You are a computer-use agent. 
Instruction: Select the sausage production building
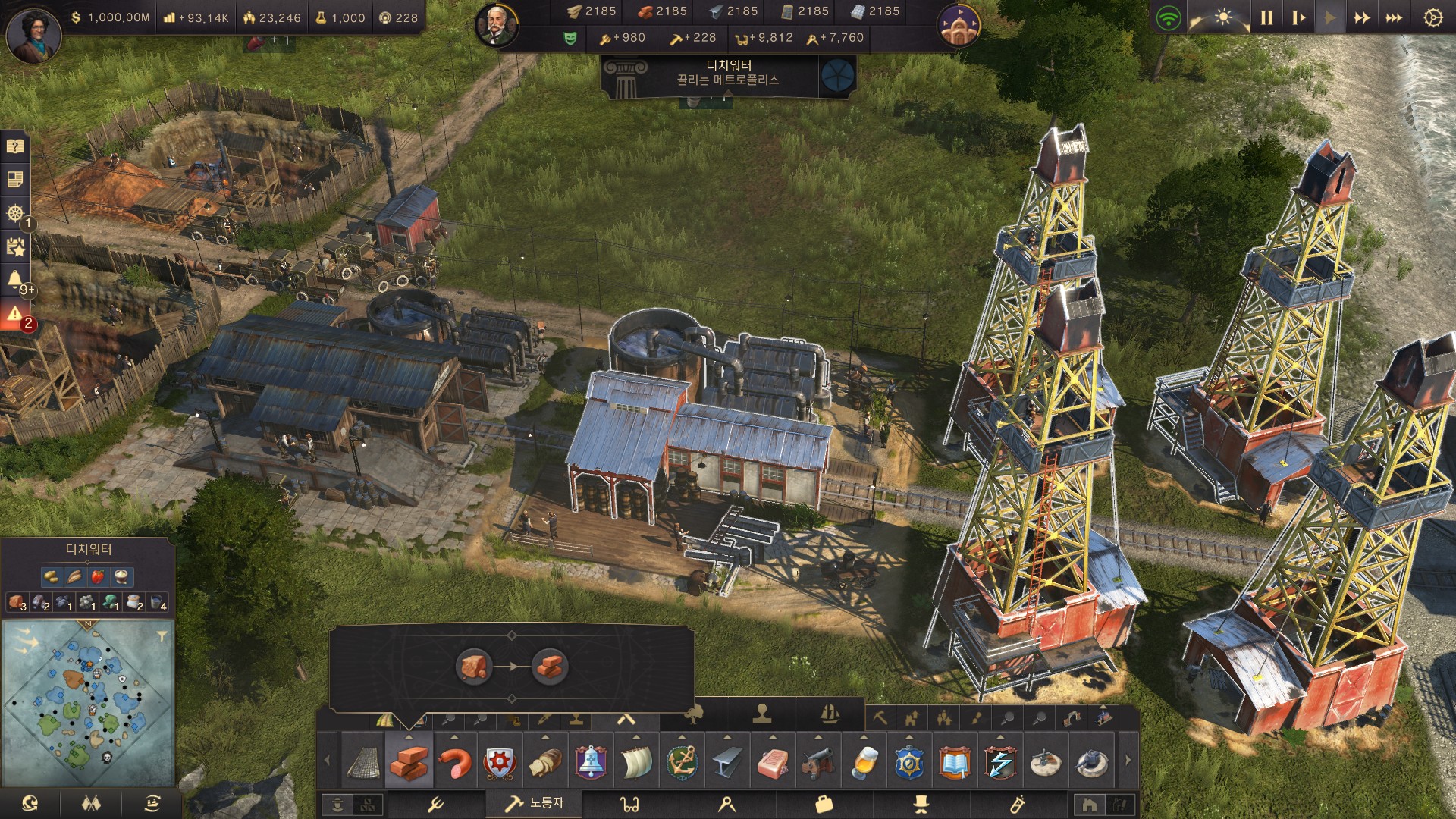(455, 762)
